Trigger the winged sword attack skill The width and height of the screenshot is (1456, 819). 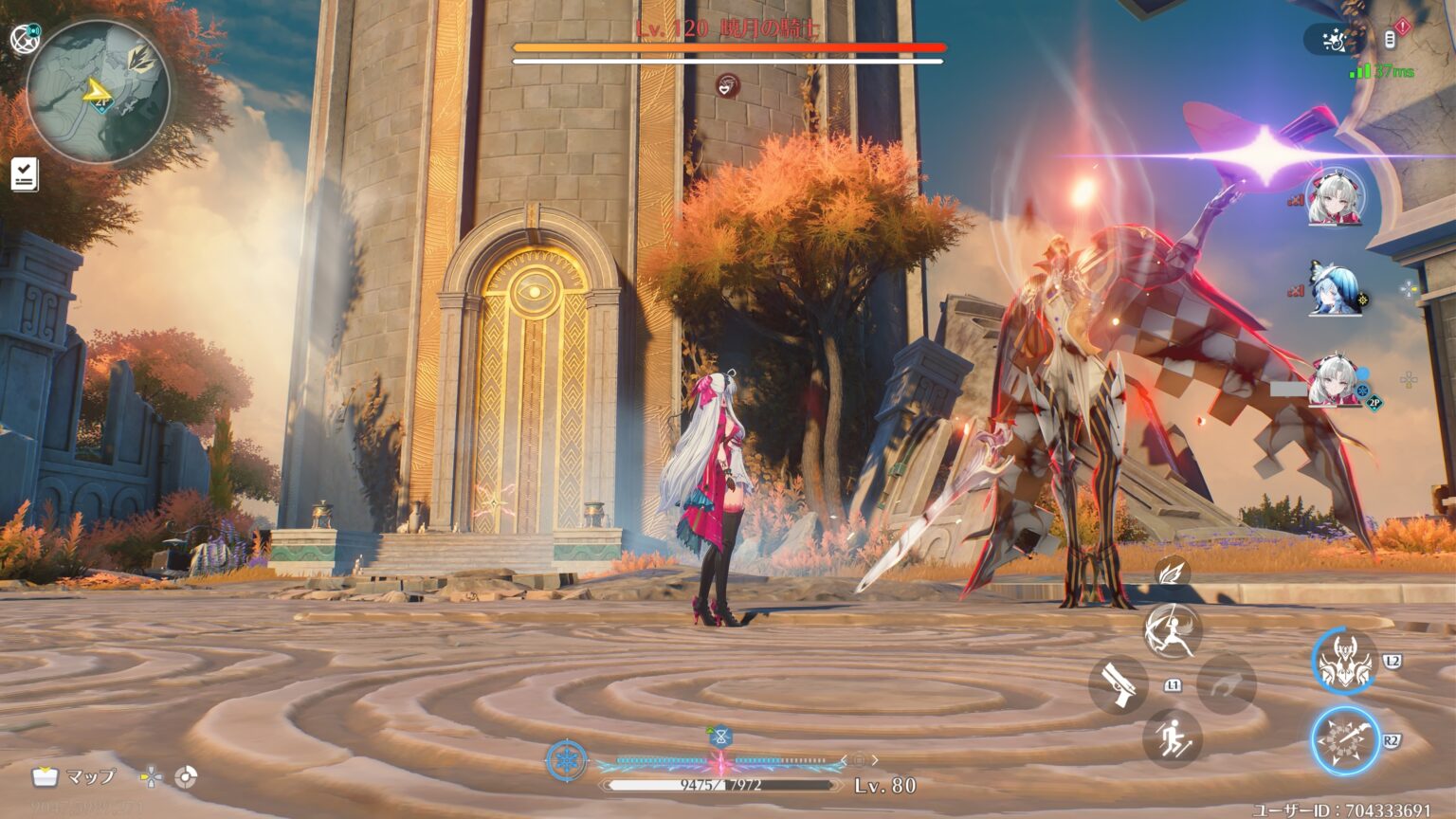pos(1173,630)
